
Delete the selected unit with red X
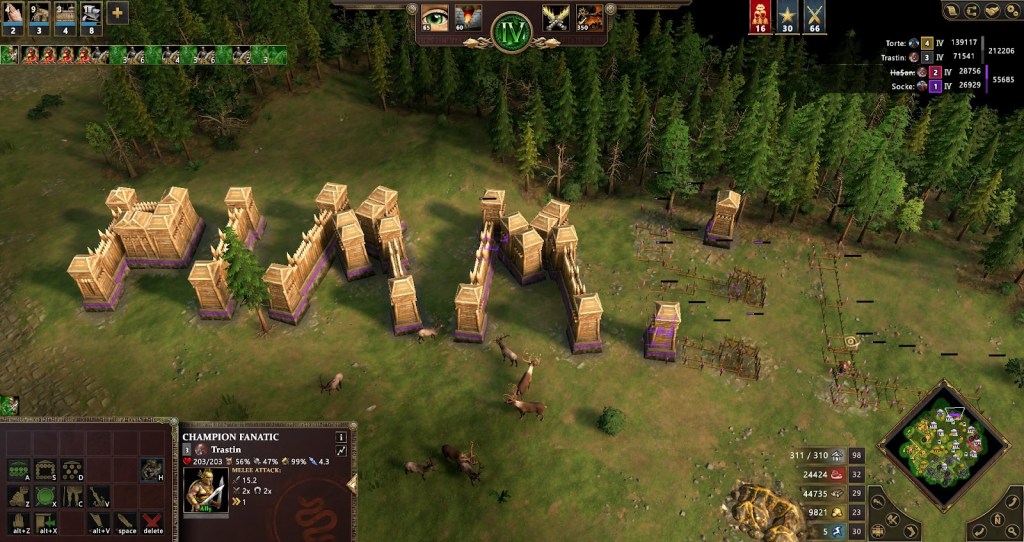pos(152,521)
